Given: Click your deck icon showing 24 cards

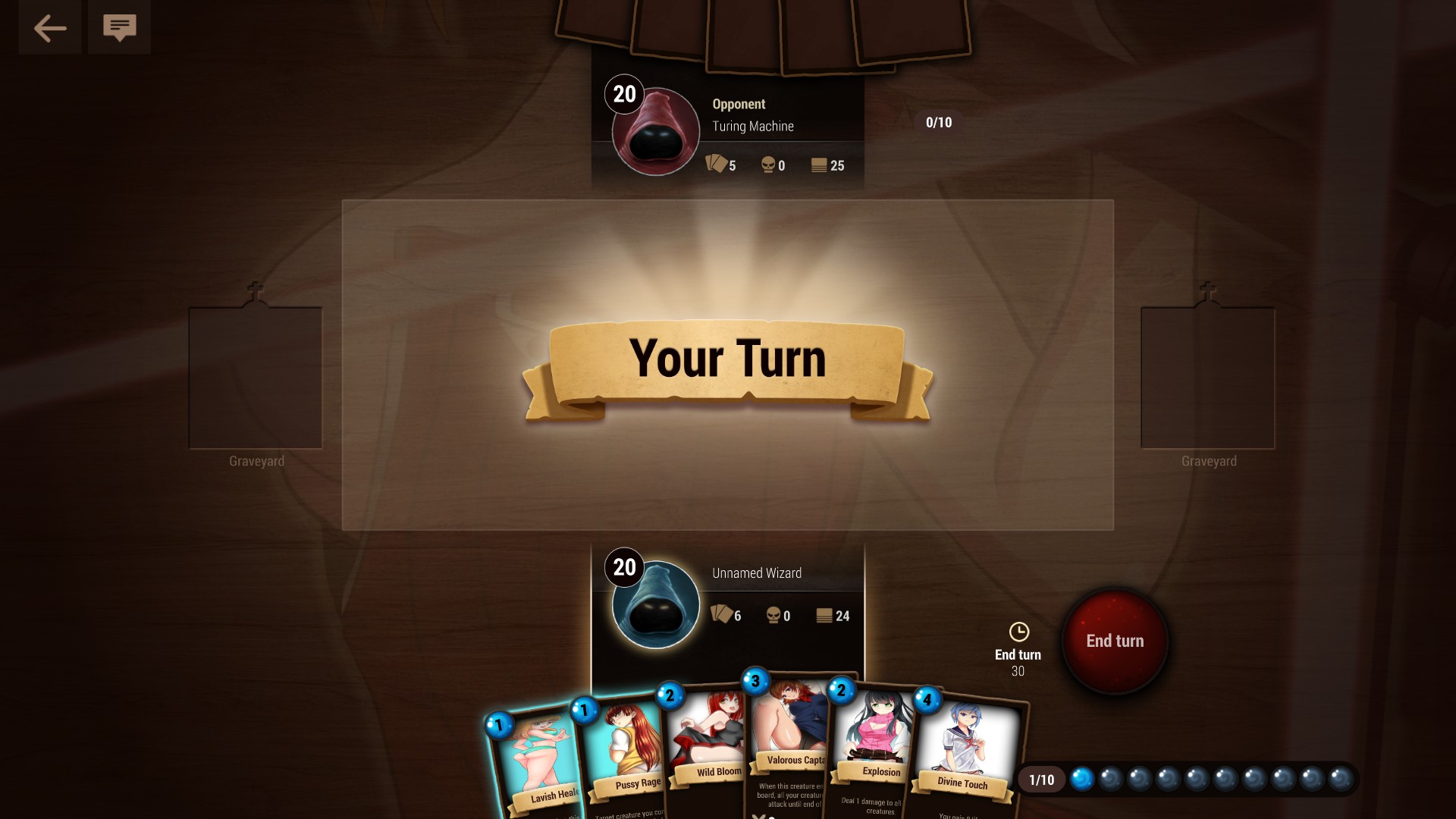Looking at the screenshot, I should pyautogui.click(x=824, y=616).
